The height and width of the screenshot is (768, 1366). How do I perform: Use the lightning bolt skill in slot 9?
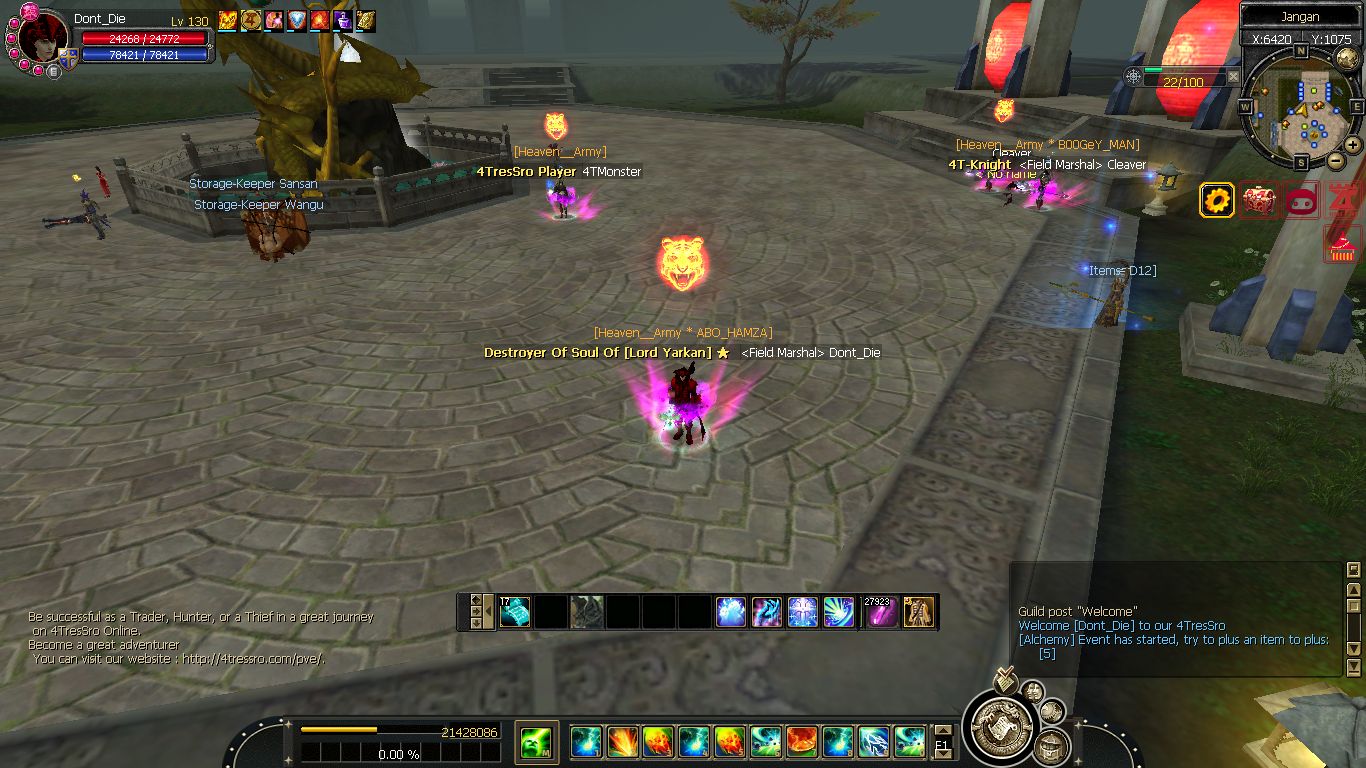[x=873, y=742]
